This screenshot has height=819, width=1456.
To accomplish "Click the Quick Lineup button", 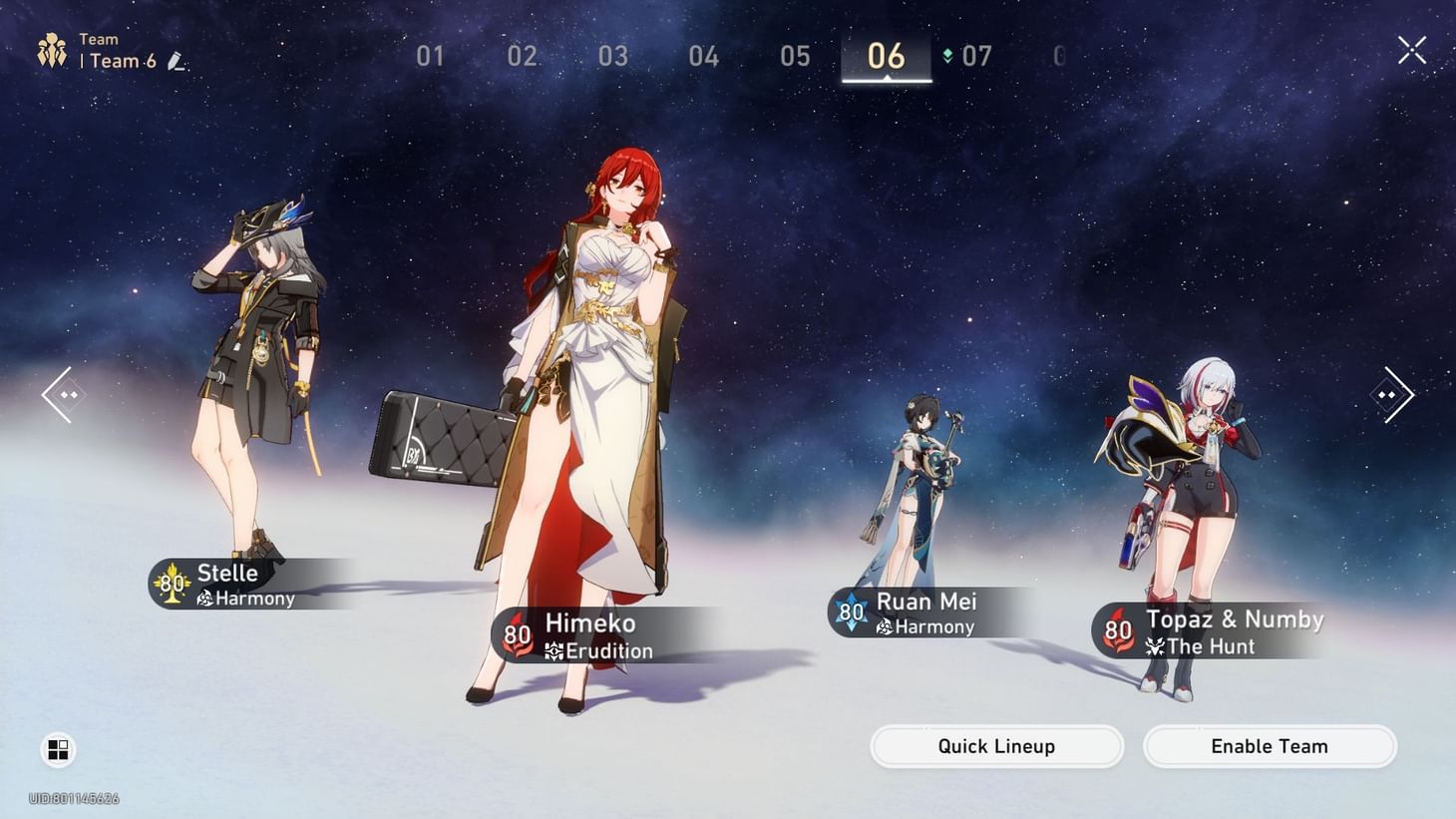I will (x=996, y=746).
